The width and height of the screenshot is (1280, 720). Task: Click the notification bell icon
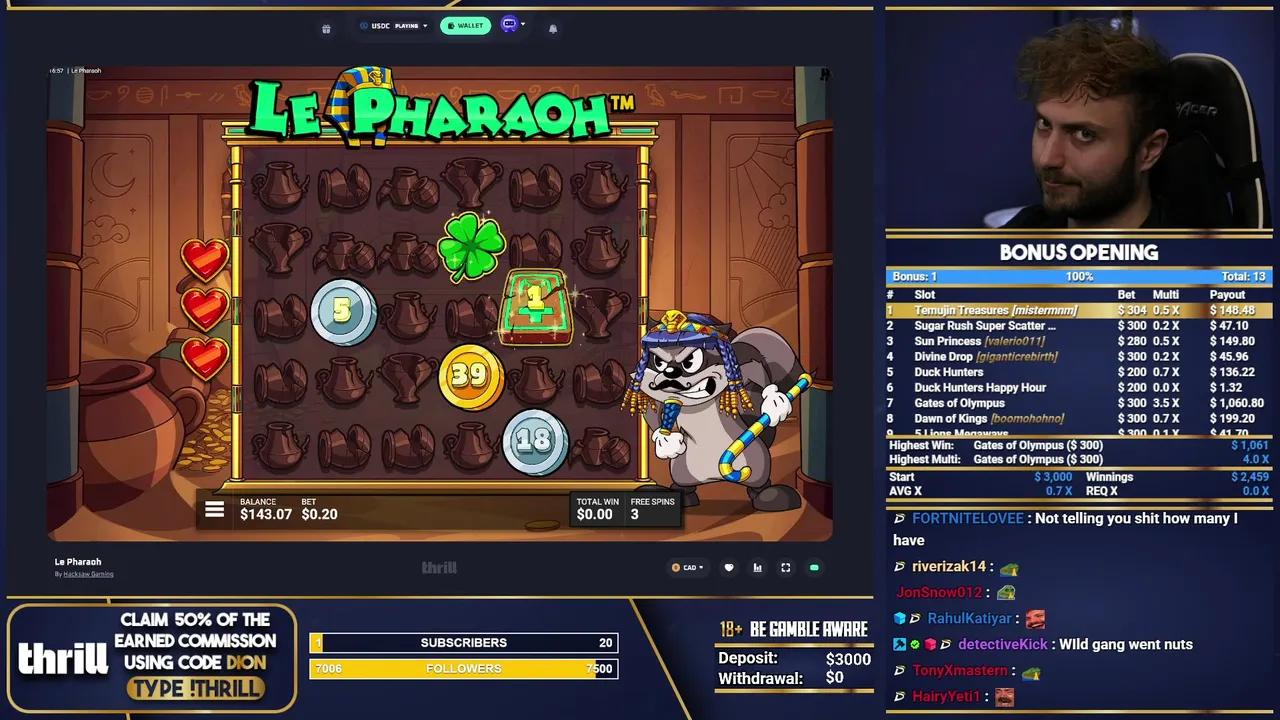pos(553,28)
